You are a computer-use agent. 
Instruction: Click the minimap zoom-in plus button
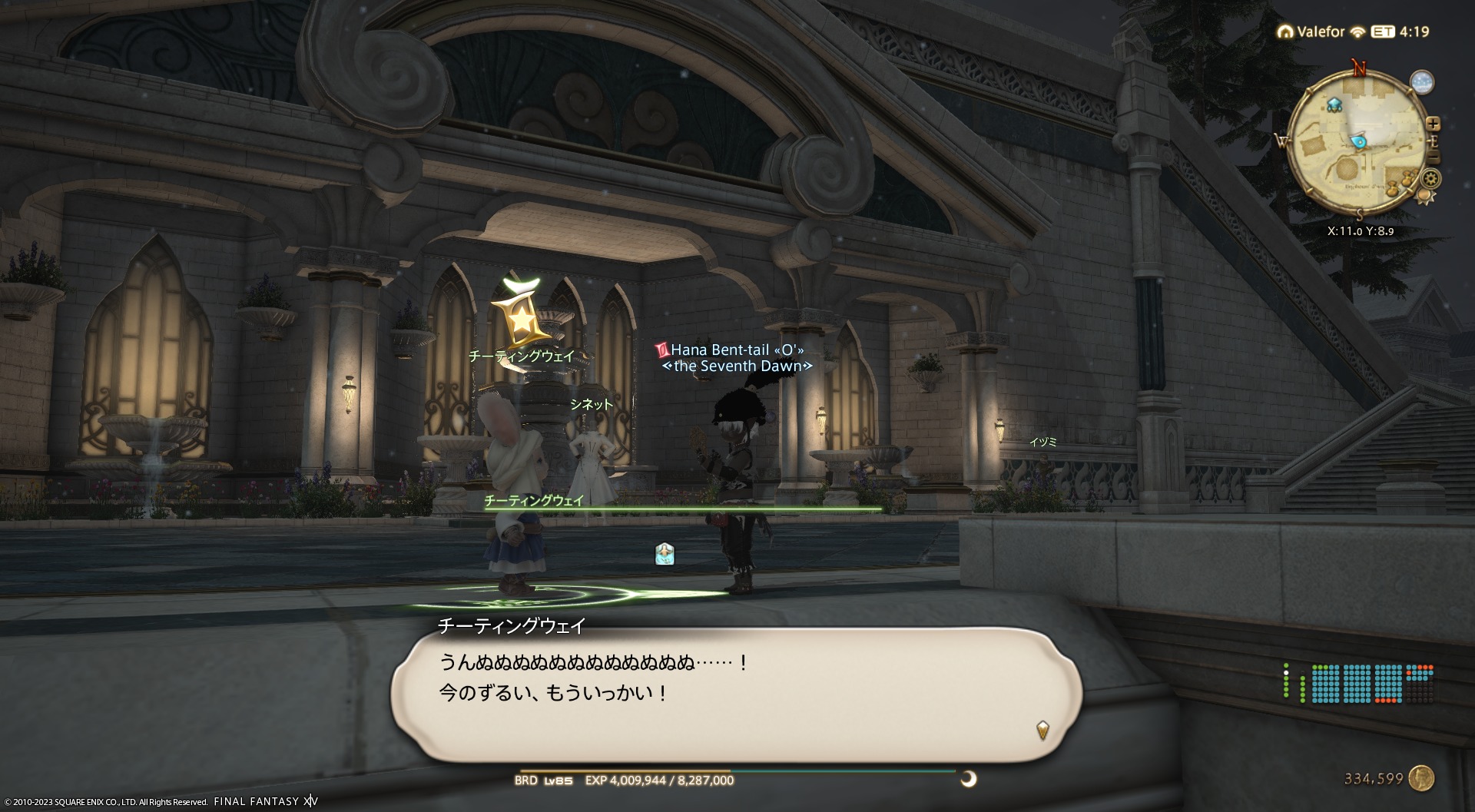pos(1433,124)
